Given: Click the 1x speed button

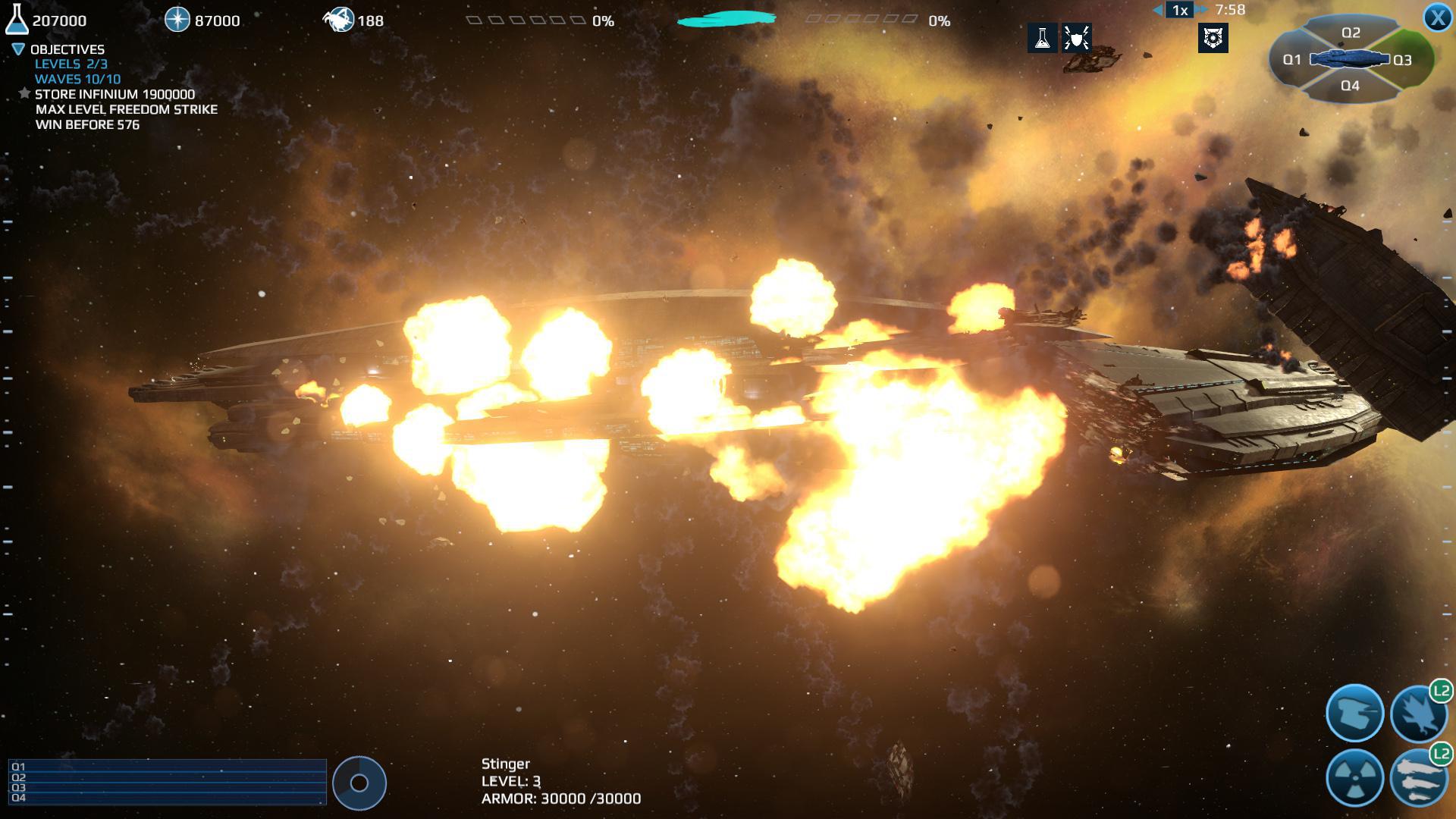Looking at the screenshot, I should [x=1178, y=10].
